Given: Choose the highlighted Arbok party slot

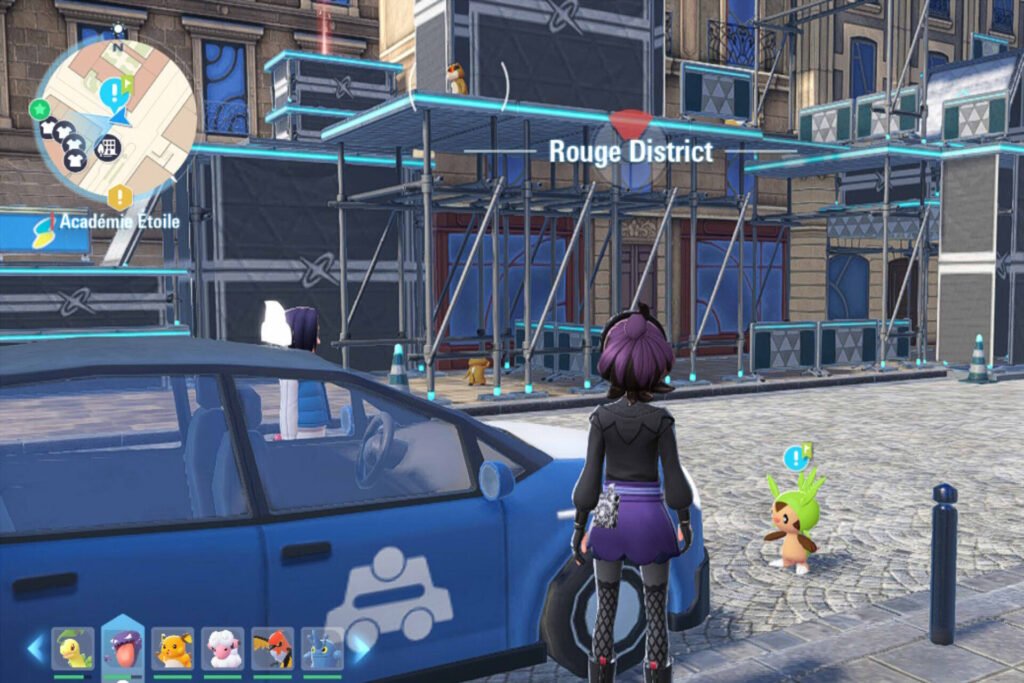Looking at the screenshot, I should tap(123, 648).
